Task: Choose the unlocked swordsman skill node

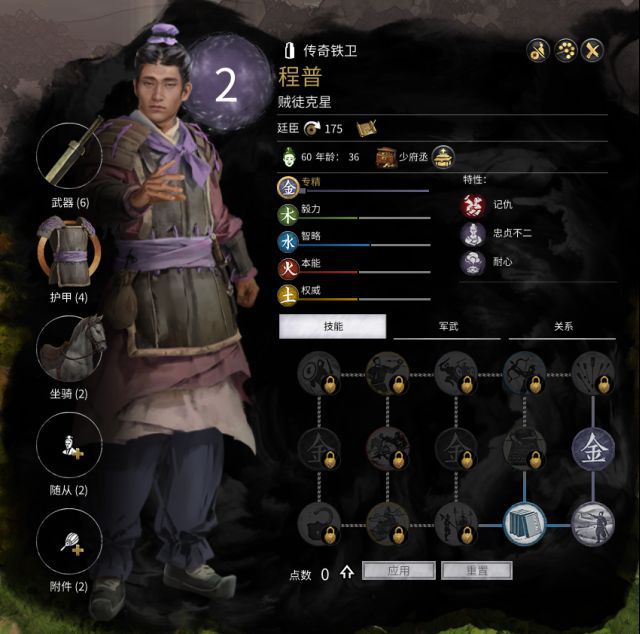Action: pyautogui.click(x=593, y=522)
